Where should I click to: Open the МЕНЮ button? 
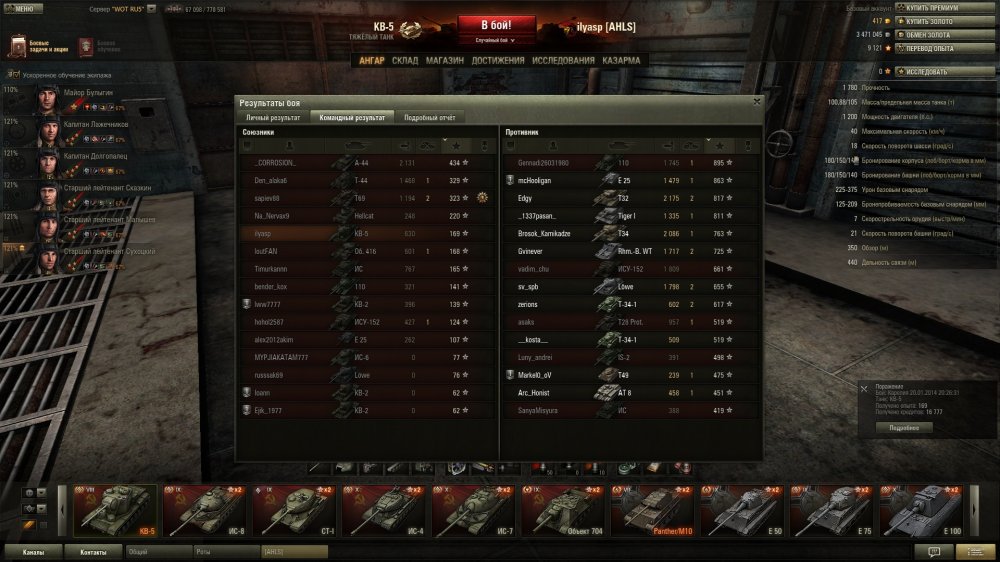tap(22, 8)
